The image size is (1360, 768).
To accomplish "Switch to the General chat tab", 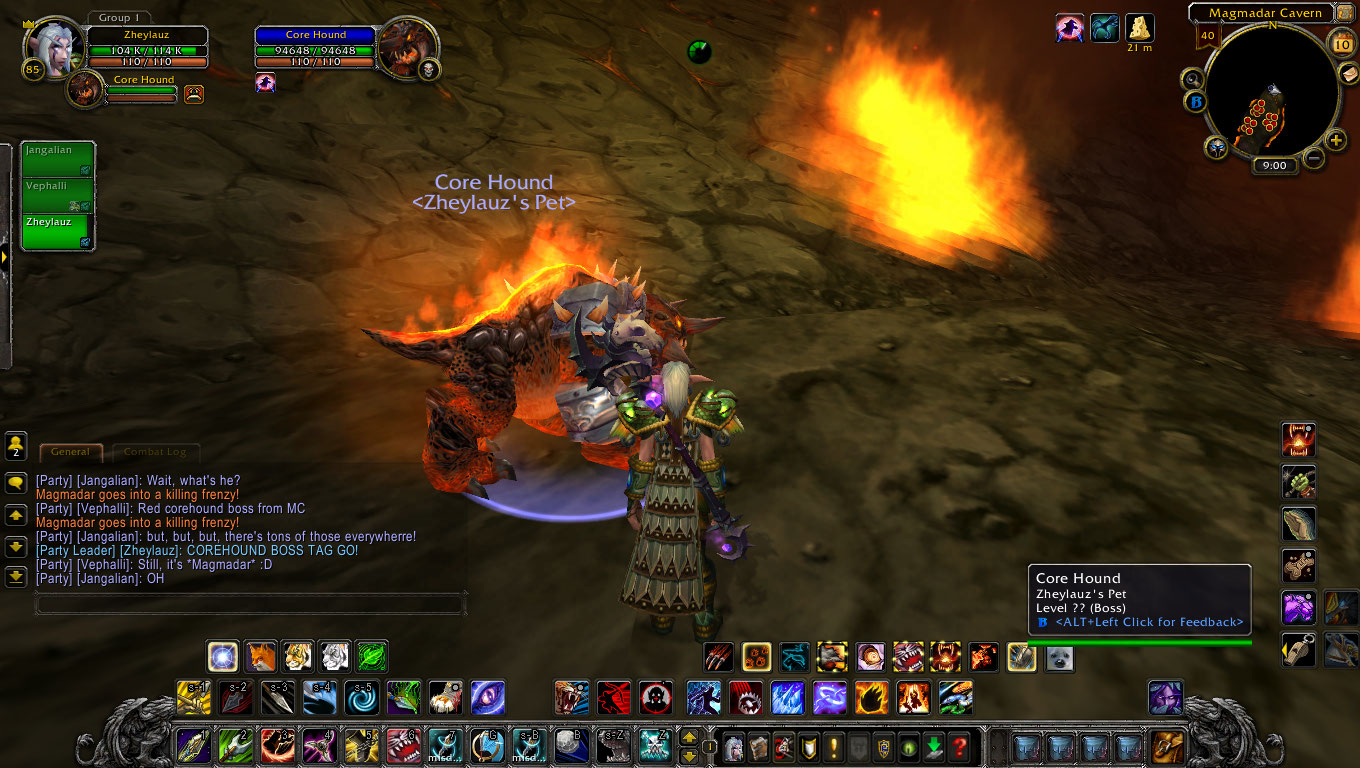I will tap(70, 452).
